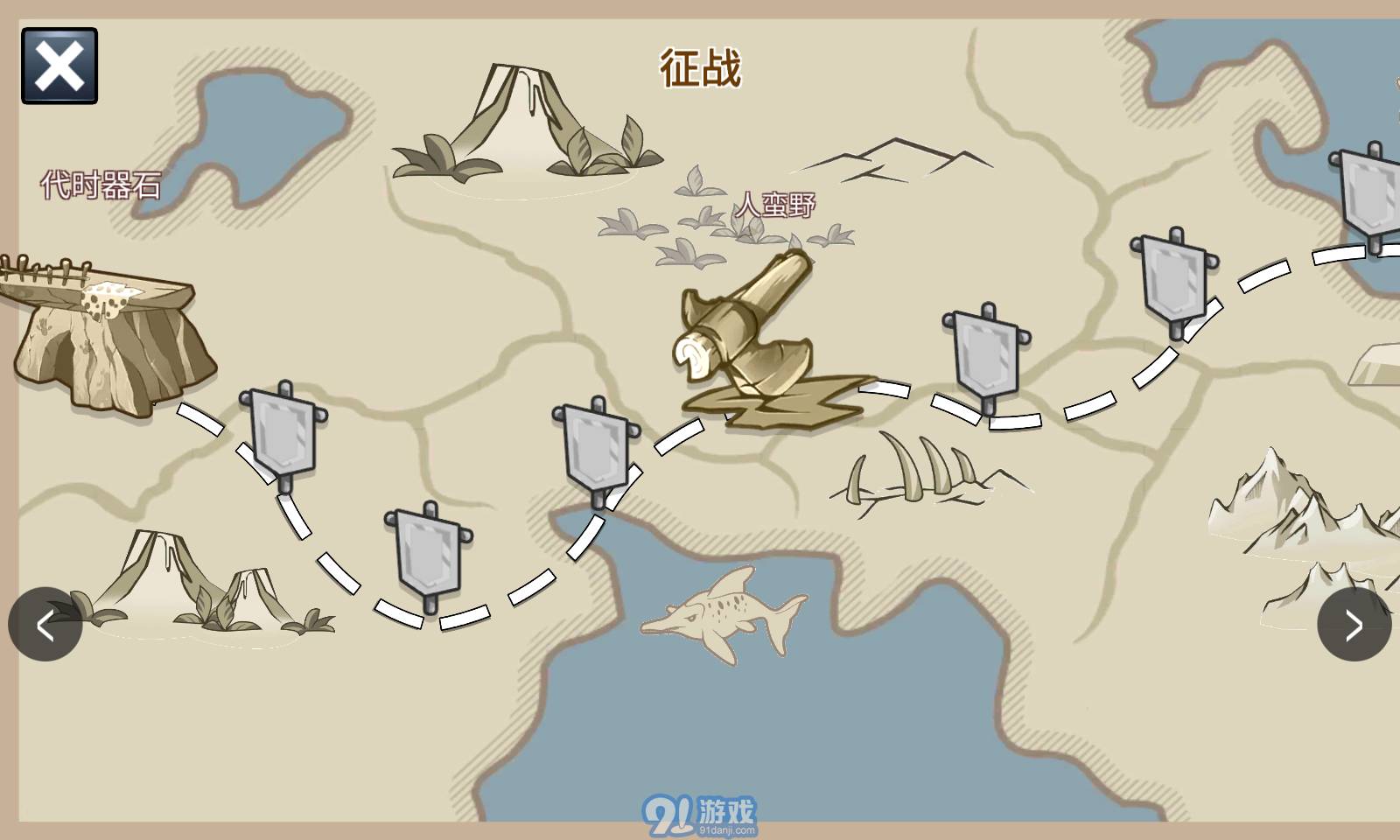Expand the map eastward using the right chevron
Screen dimensions: 1400x840
[x=1353, y=624]
